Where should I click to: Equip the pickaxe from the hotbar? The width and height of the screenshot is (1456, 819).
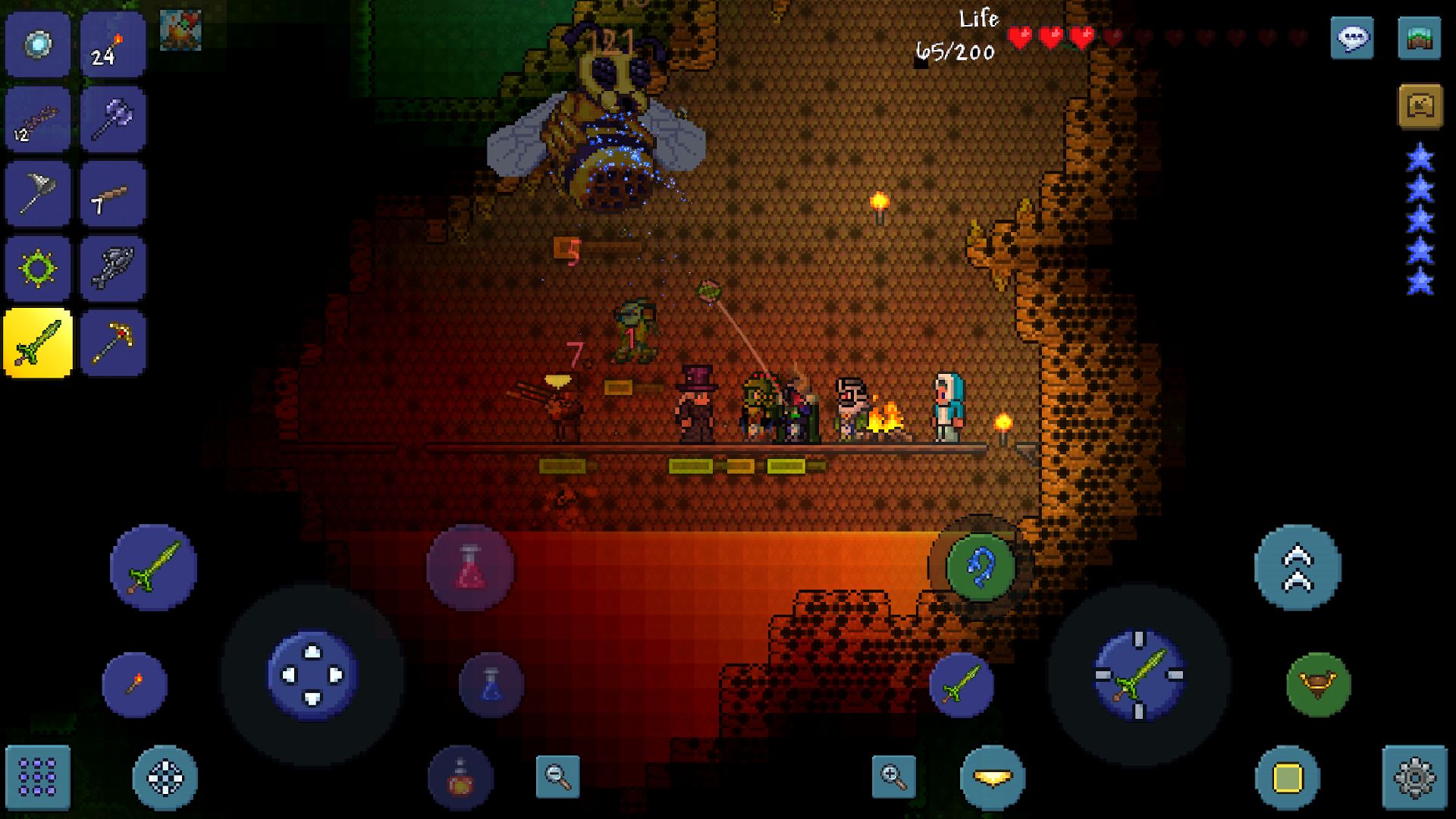coord(113,343)
